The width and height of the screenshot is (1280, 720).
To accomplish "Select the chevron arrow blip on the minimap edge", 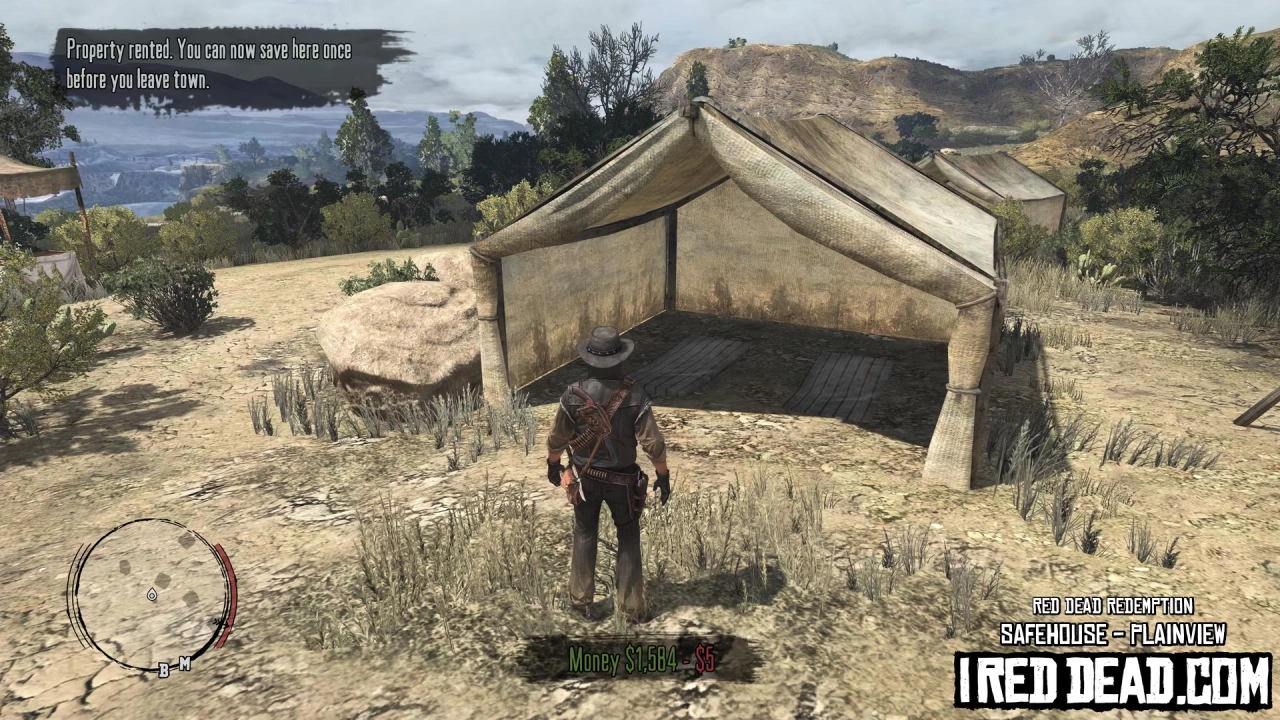I will coord(219,621).
